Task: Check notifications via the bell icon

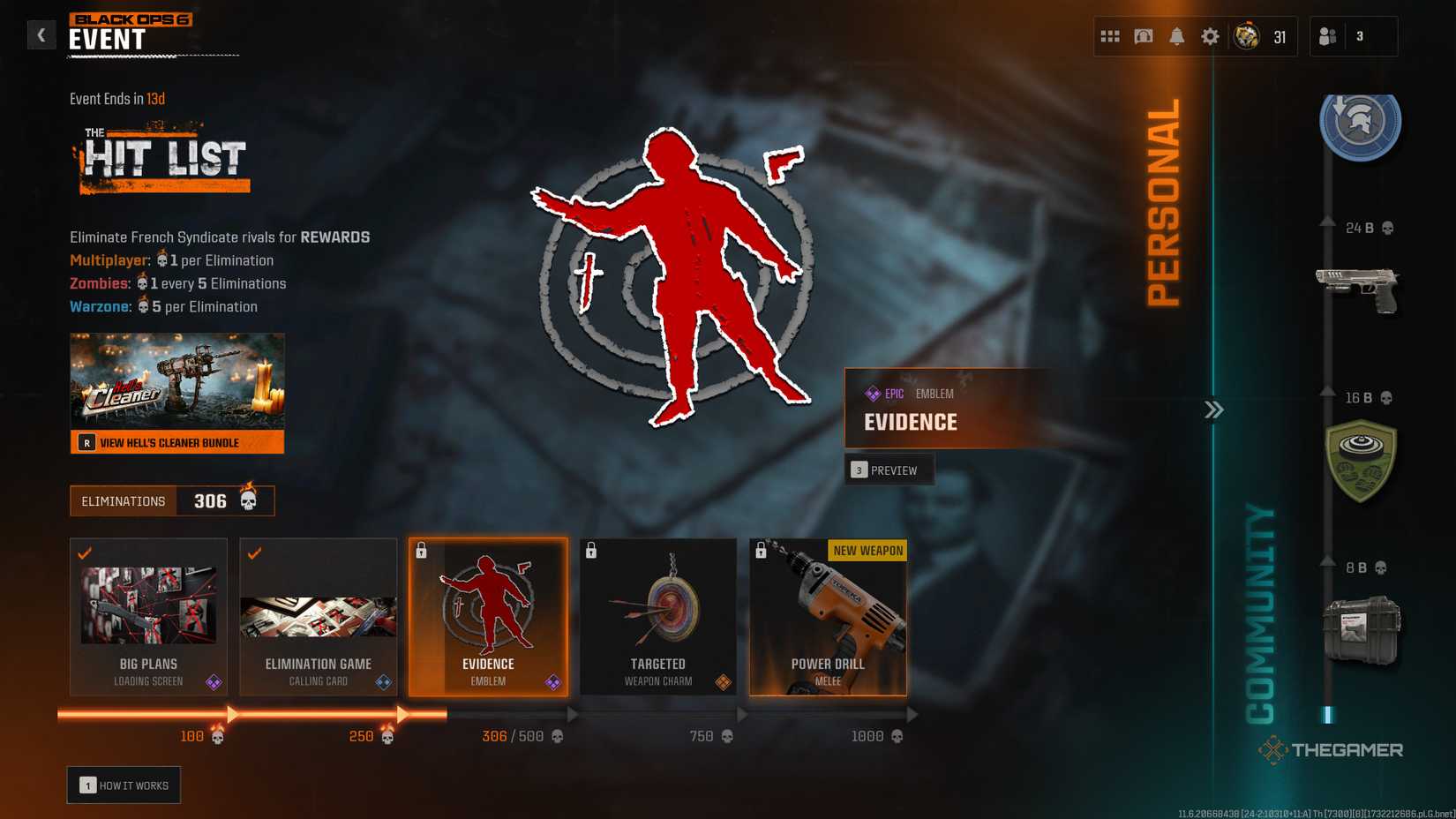Action: coord(1177,36)
